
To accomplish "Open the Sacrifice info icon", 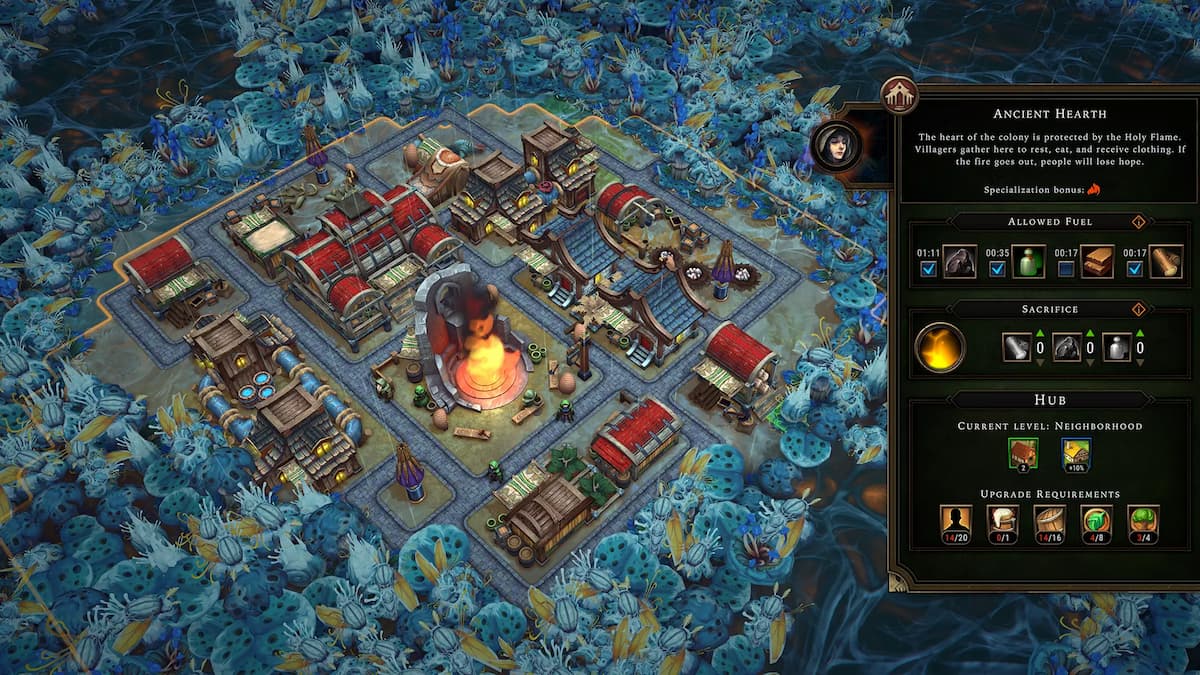I will [1137, 309].
